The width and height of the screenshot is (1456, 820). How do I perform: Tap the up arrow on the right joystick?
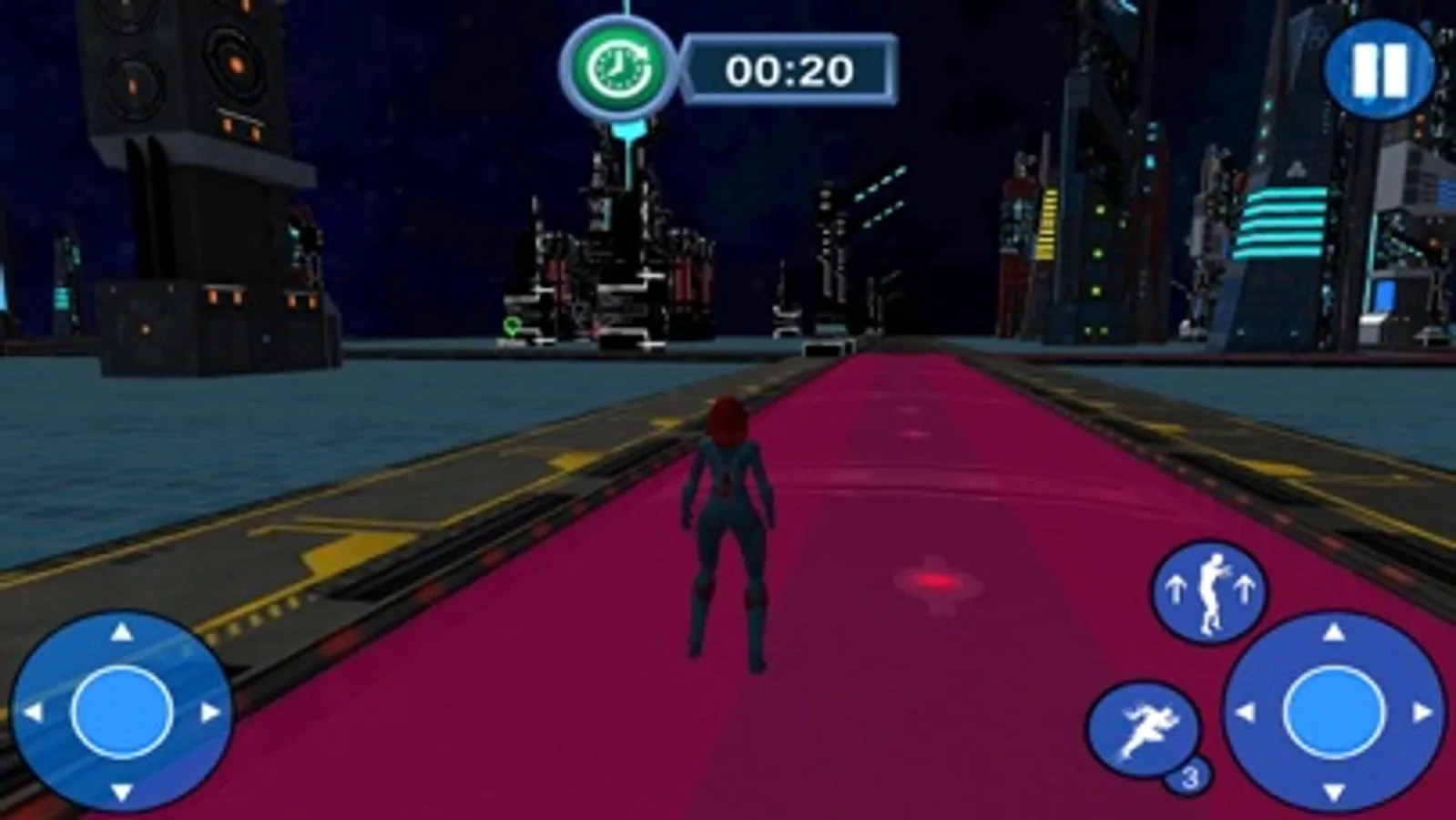1332,632
